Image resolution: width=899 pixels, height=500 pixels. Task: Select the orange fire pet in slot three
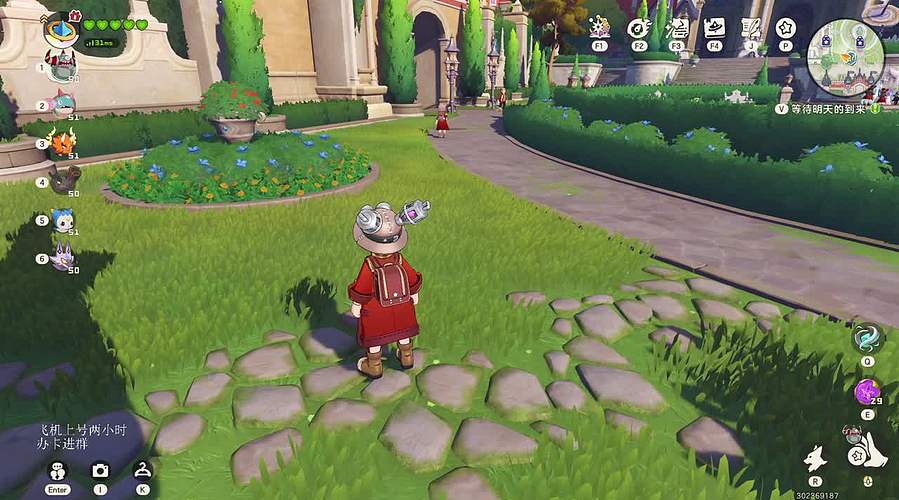point(63,142)
